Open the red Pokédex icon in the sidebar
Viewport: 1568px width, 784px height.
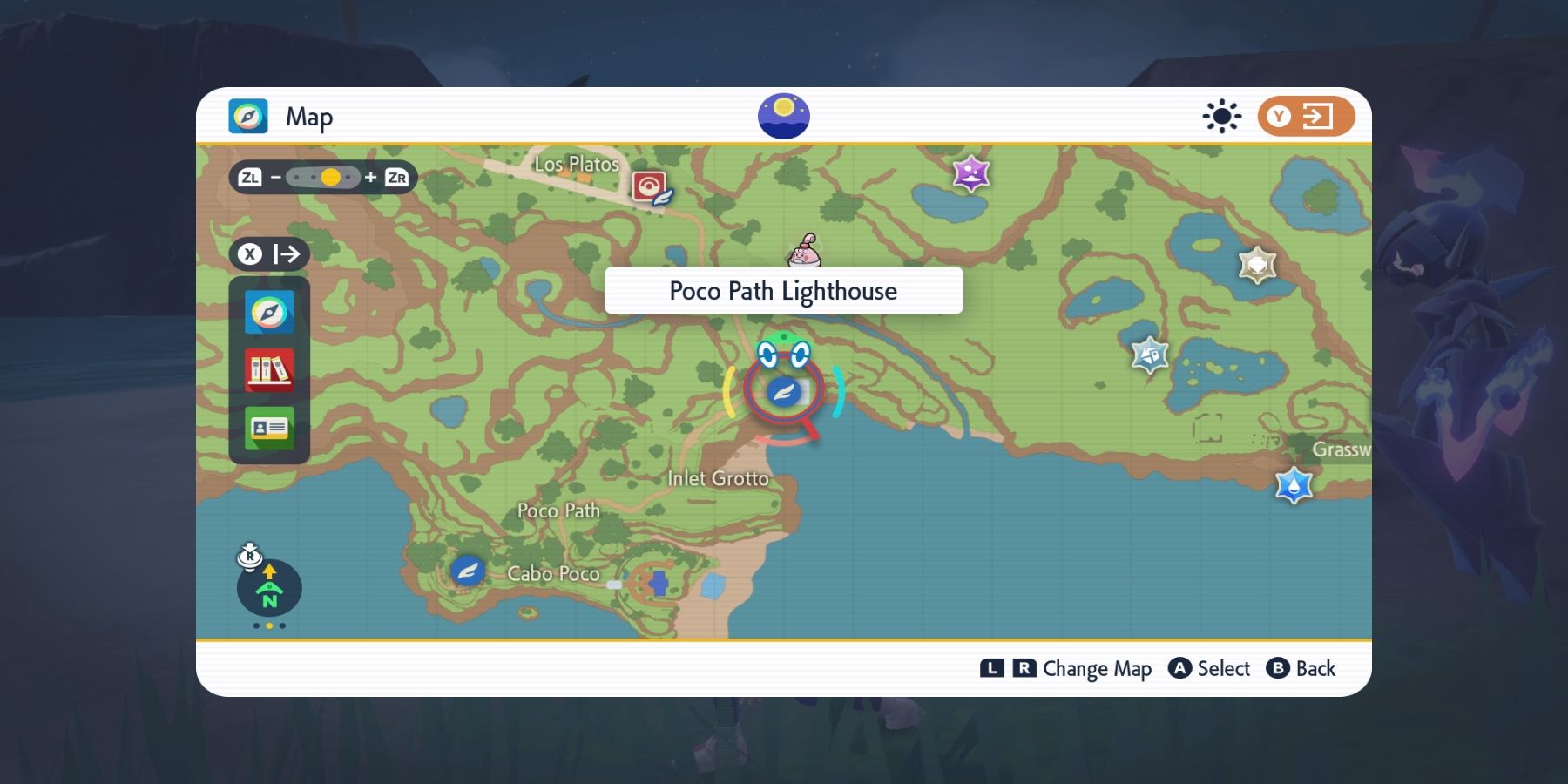click(x=270, y=369)
